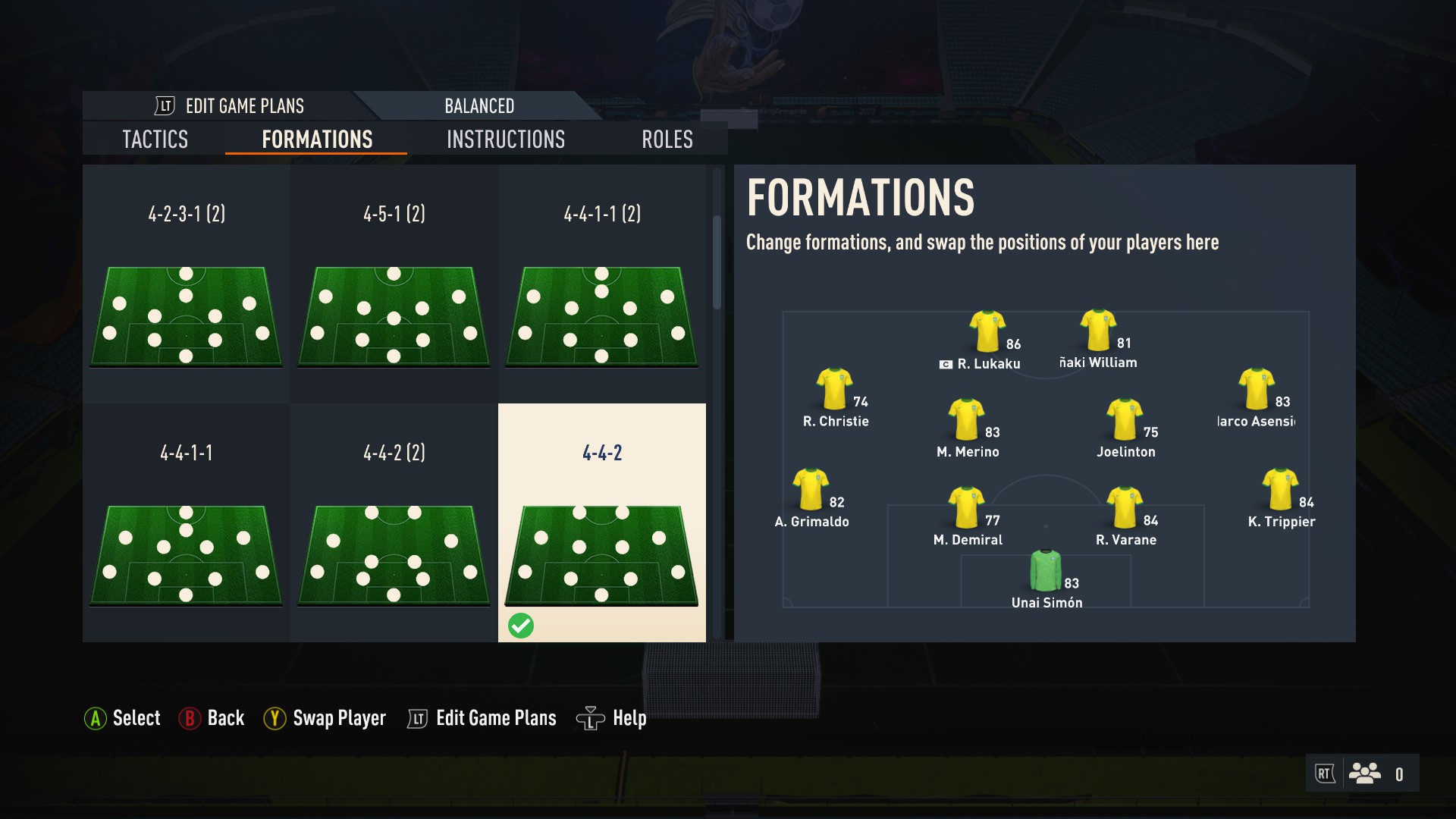Choose midfielder M. Merino
1456x819 pixels.
tap(967, 421)
